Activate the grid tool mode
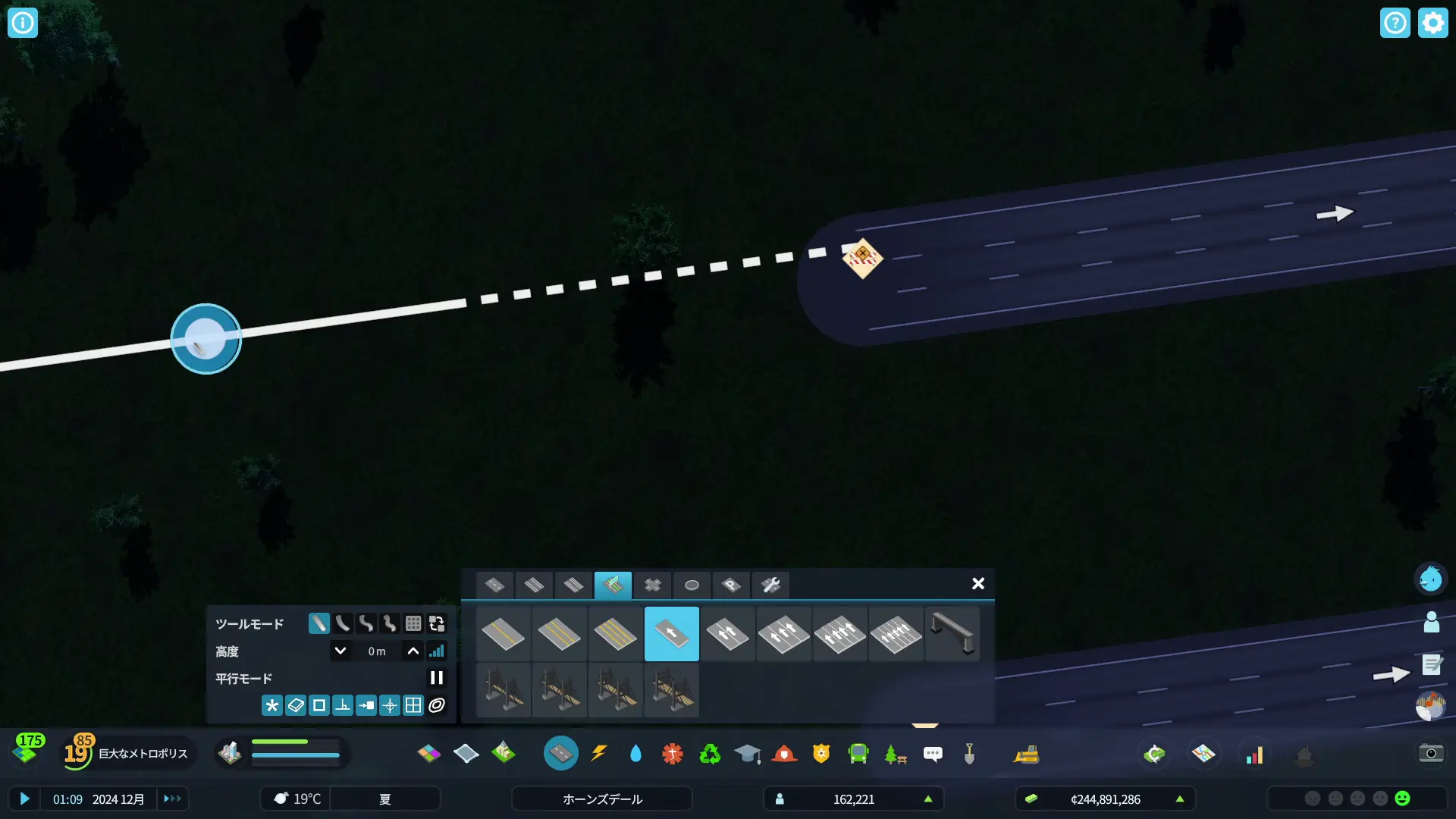This screenshot has width=1456, height=819. pos(413,623)
